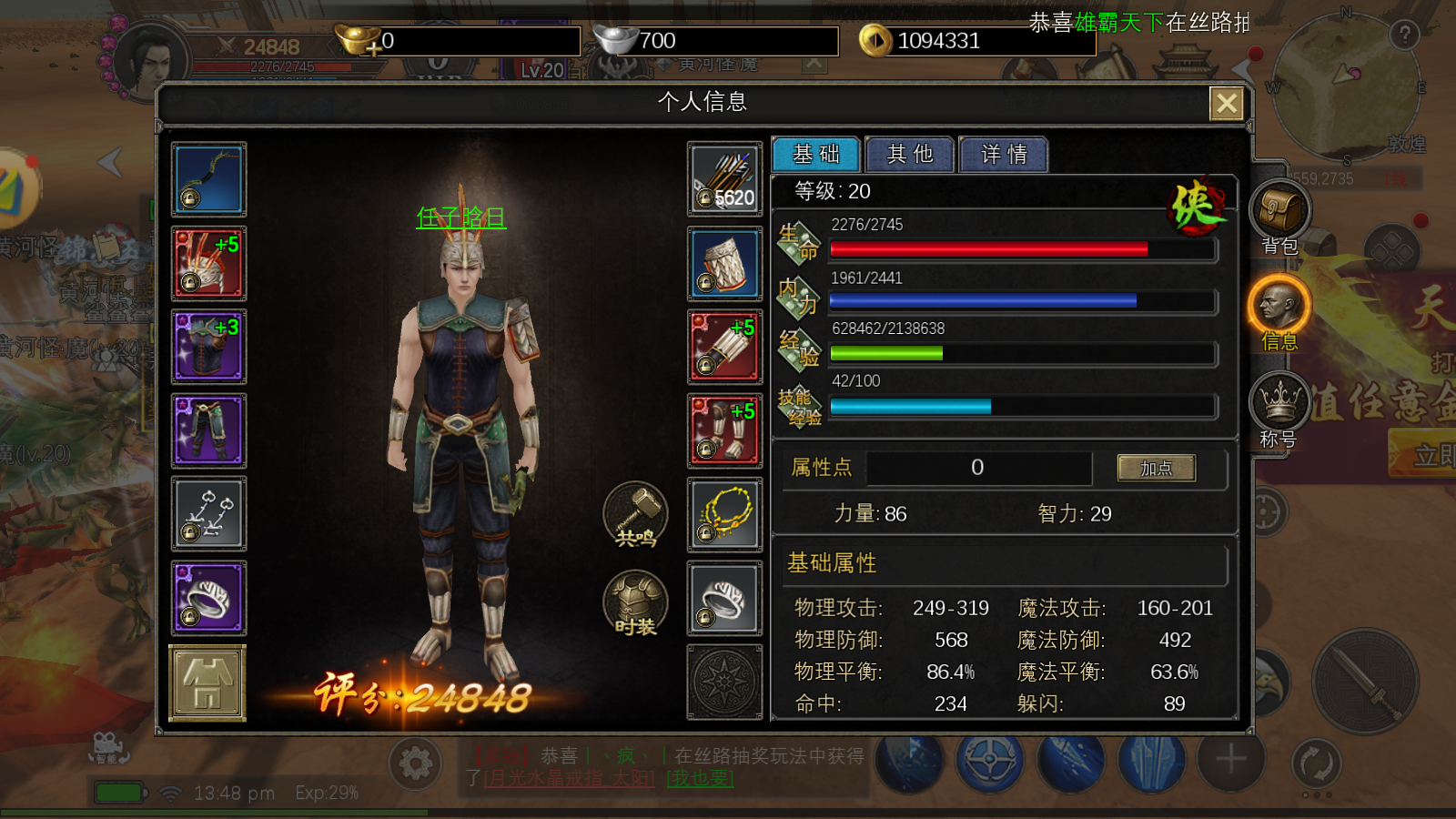Viewport: 1456px width, 819px height.
Task: Select the +5 weapon equipment slot
Action: coord(207,263)
